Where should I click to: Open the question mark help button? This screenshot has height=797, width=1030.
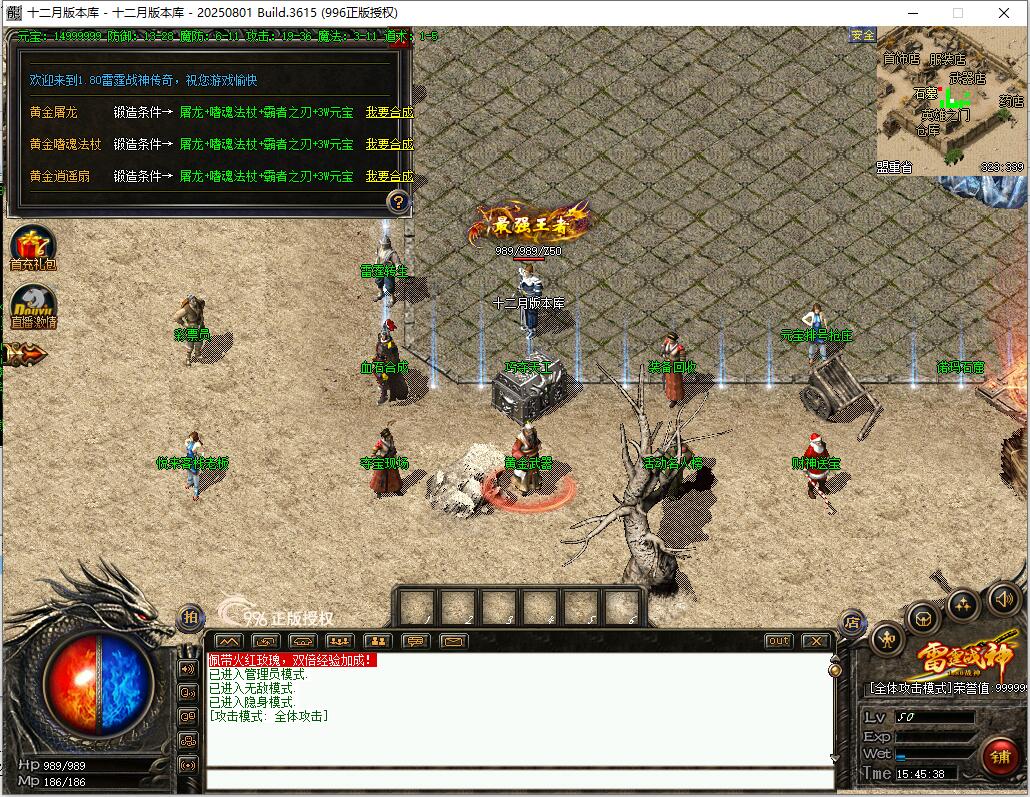398,202
